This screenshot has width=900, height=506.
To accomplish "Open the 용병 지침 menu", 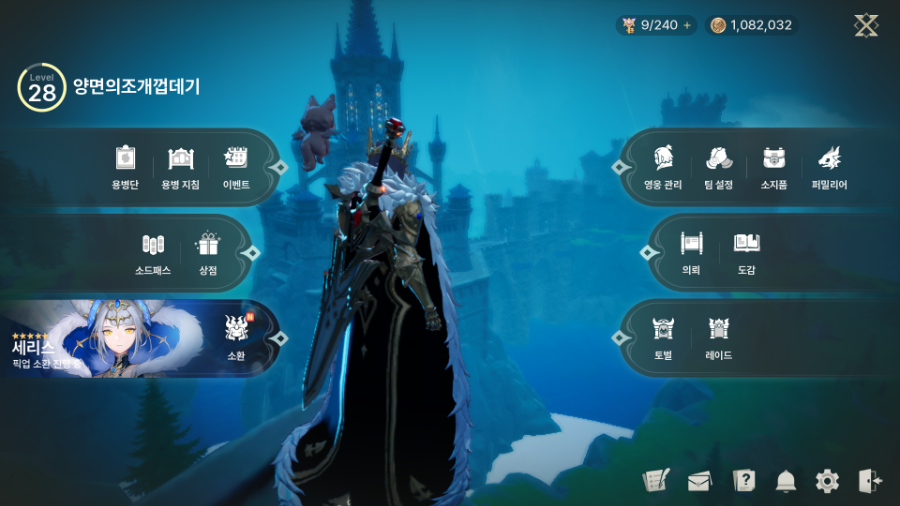I will (x=180, y=166).
